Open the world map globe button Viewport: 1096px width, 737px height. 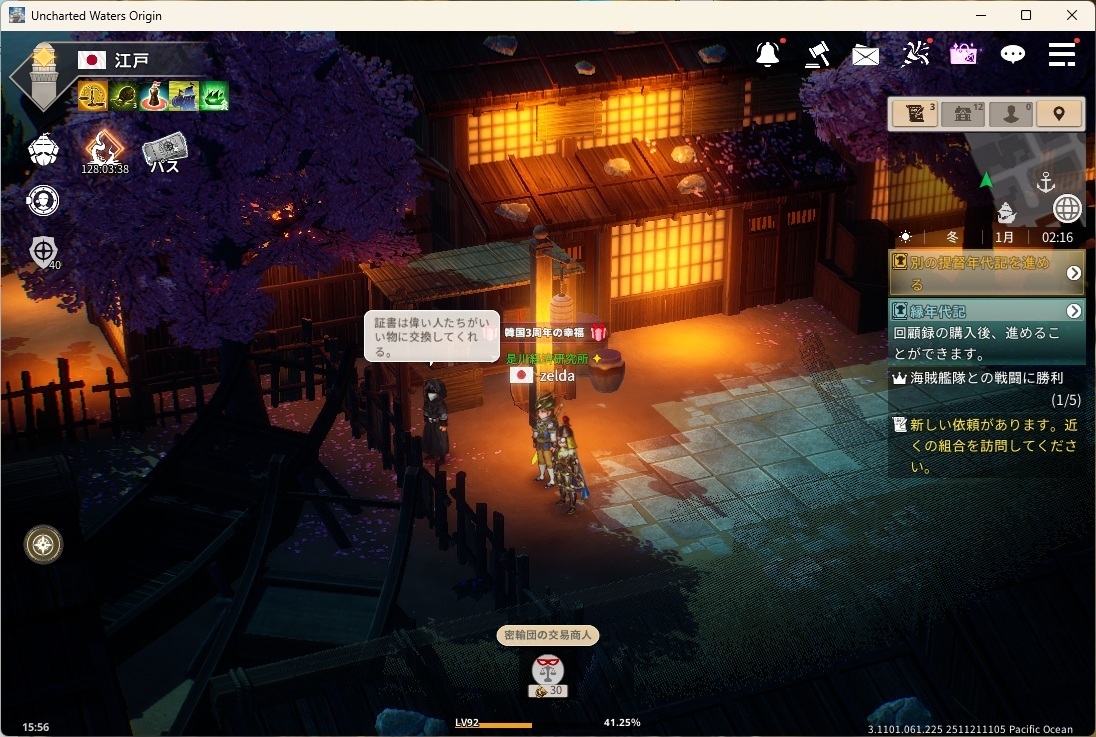tap(1068, 209)
